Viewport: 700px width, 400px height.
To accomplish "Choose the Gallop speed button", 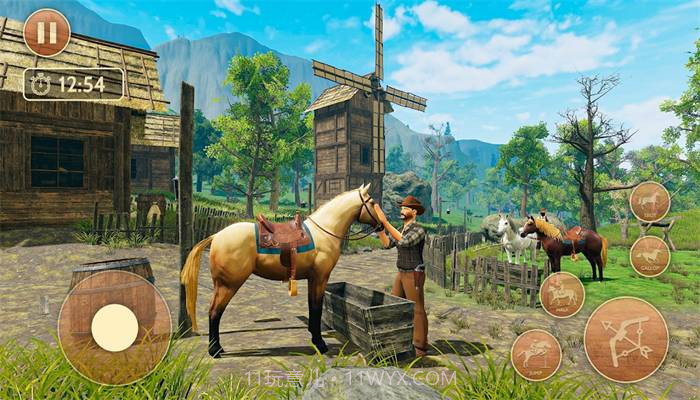I will pyautogui.click(x=650, y=256).
